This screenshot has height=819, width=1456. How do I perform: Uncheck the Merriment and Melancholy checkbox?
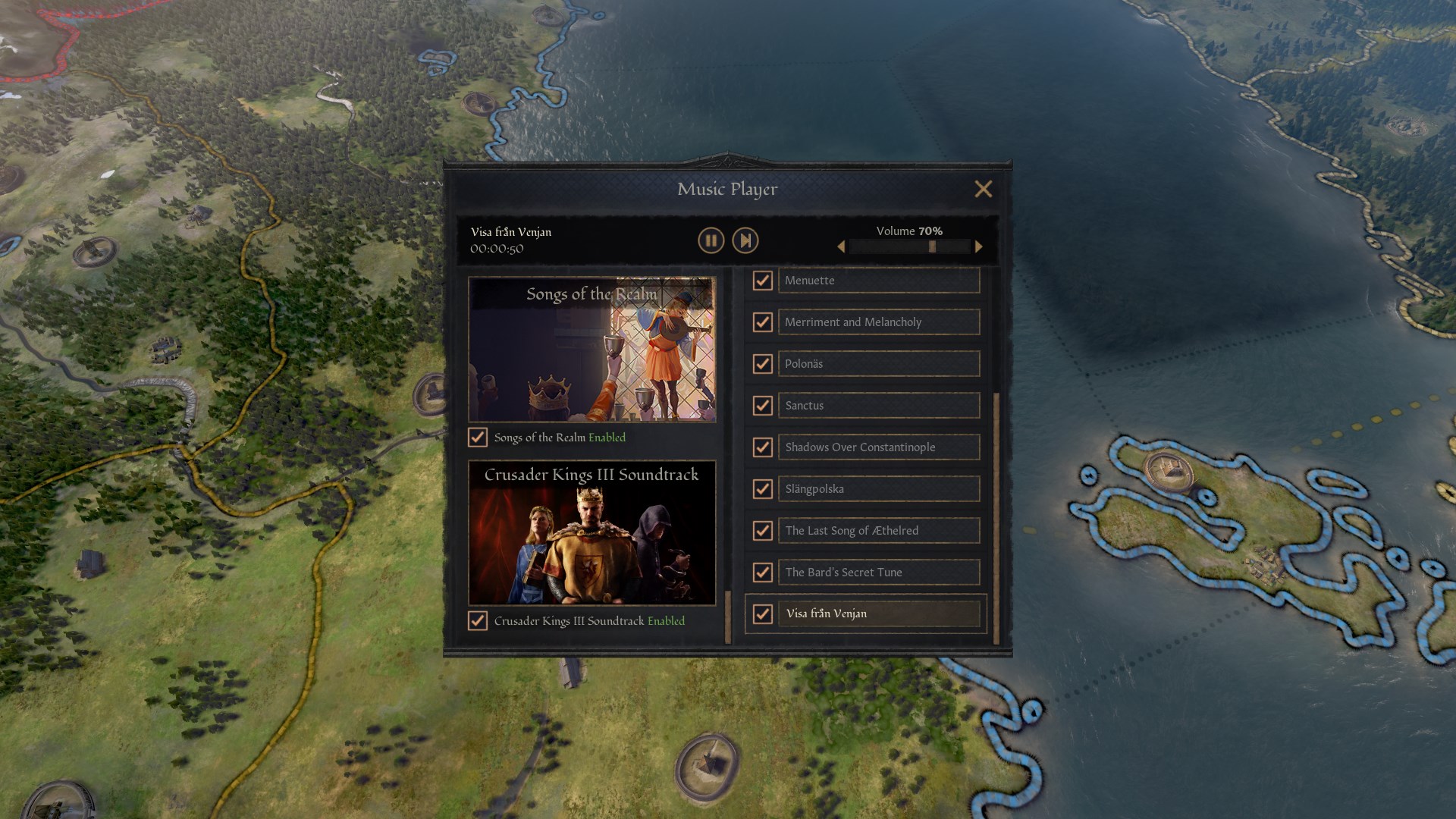(762, 322)
